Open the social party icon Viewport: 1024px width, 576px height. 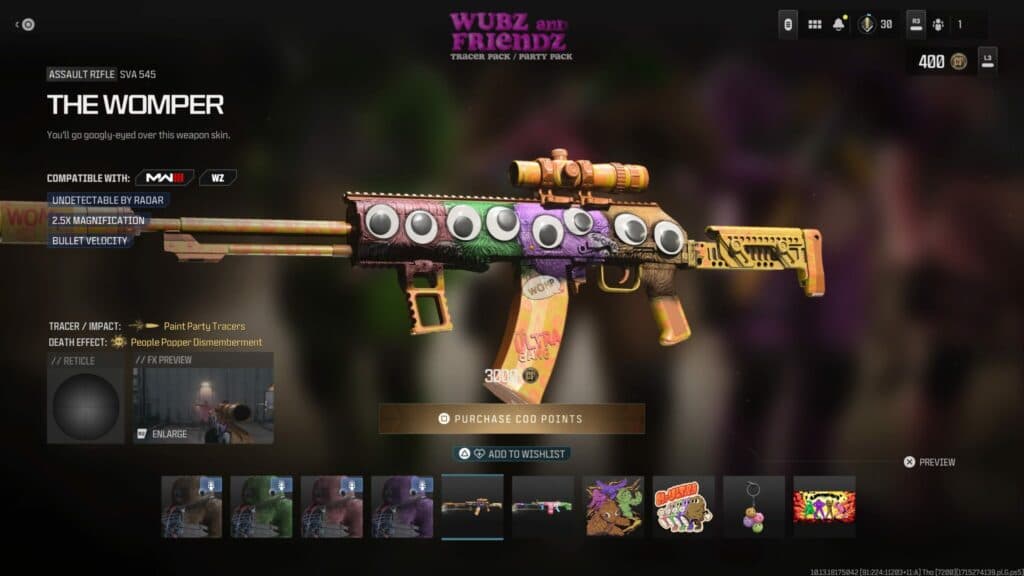pos(938,24)
